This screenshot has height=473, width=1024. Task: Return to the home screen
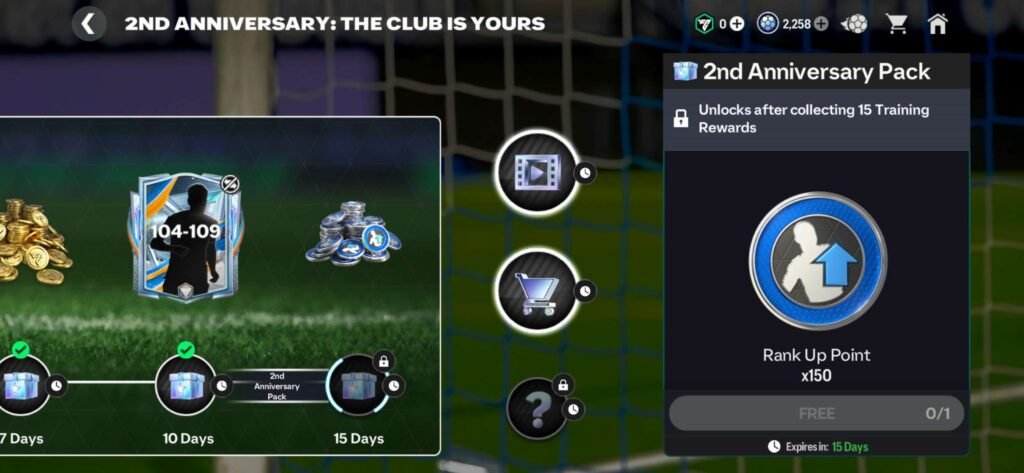[x=938, y=24]
